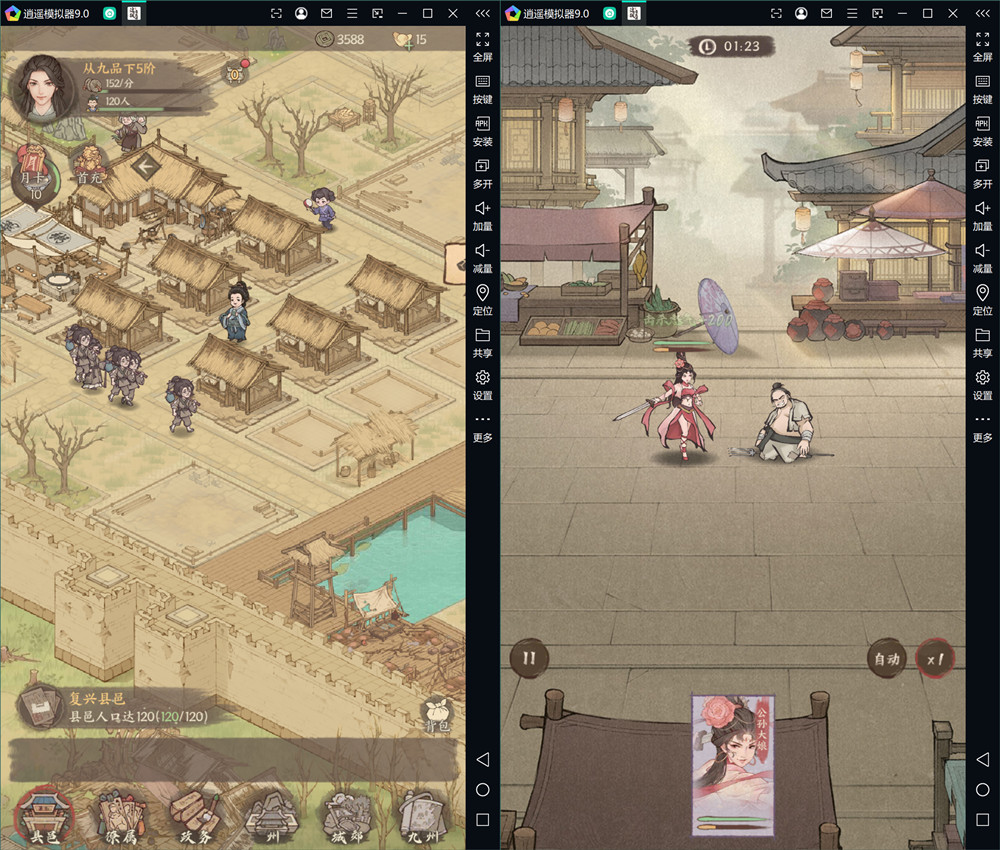Screen dimensions: 1000x850
Task: Pause the battle
Action: click(530, 658)
